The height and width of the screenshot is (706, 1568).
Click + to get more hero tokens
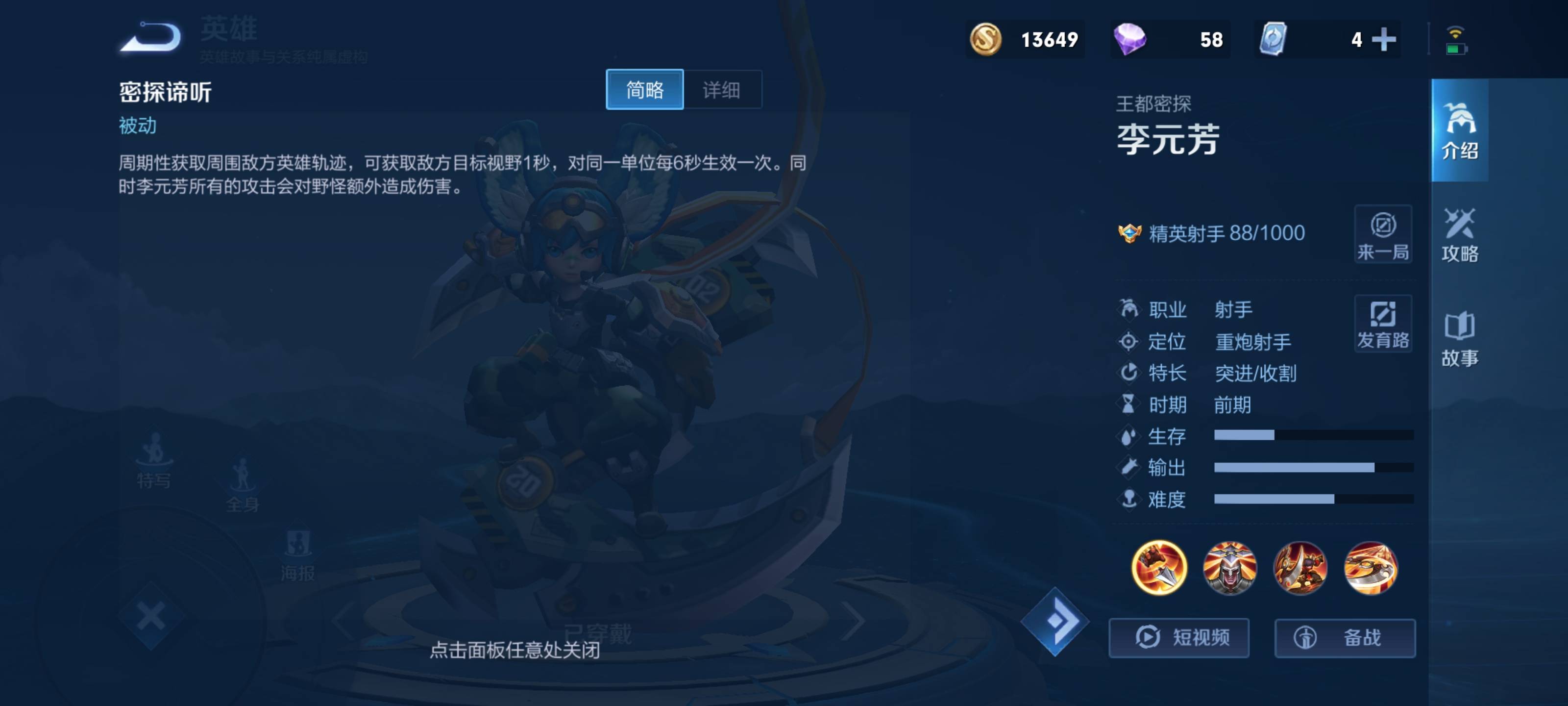[x=1385, y=40]
